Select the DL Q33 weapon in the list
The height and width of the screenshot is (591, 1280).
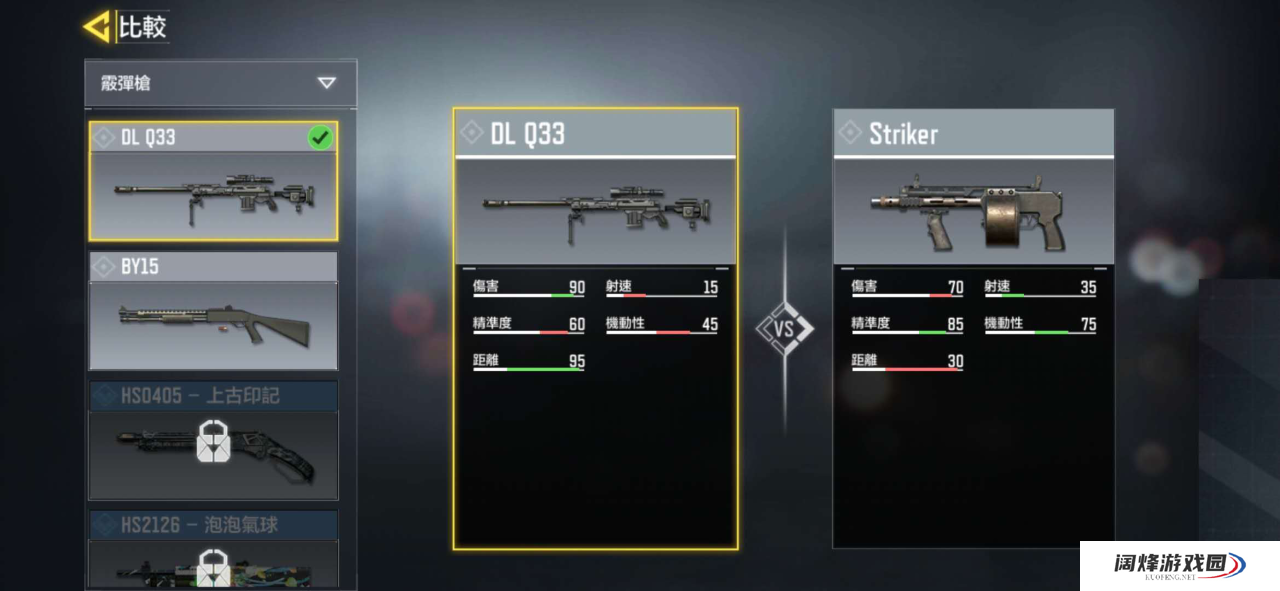coord(213,182)
